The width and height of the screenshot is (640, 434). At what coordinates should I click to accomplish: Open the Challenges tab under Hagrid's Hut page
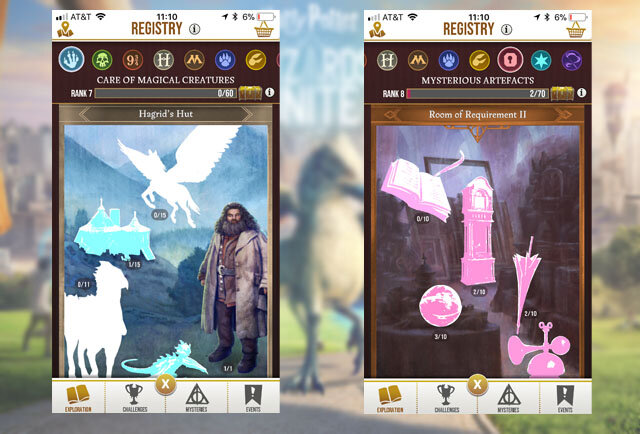134,398
